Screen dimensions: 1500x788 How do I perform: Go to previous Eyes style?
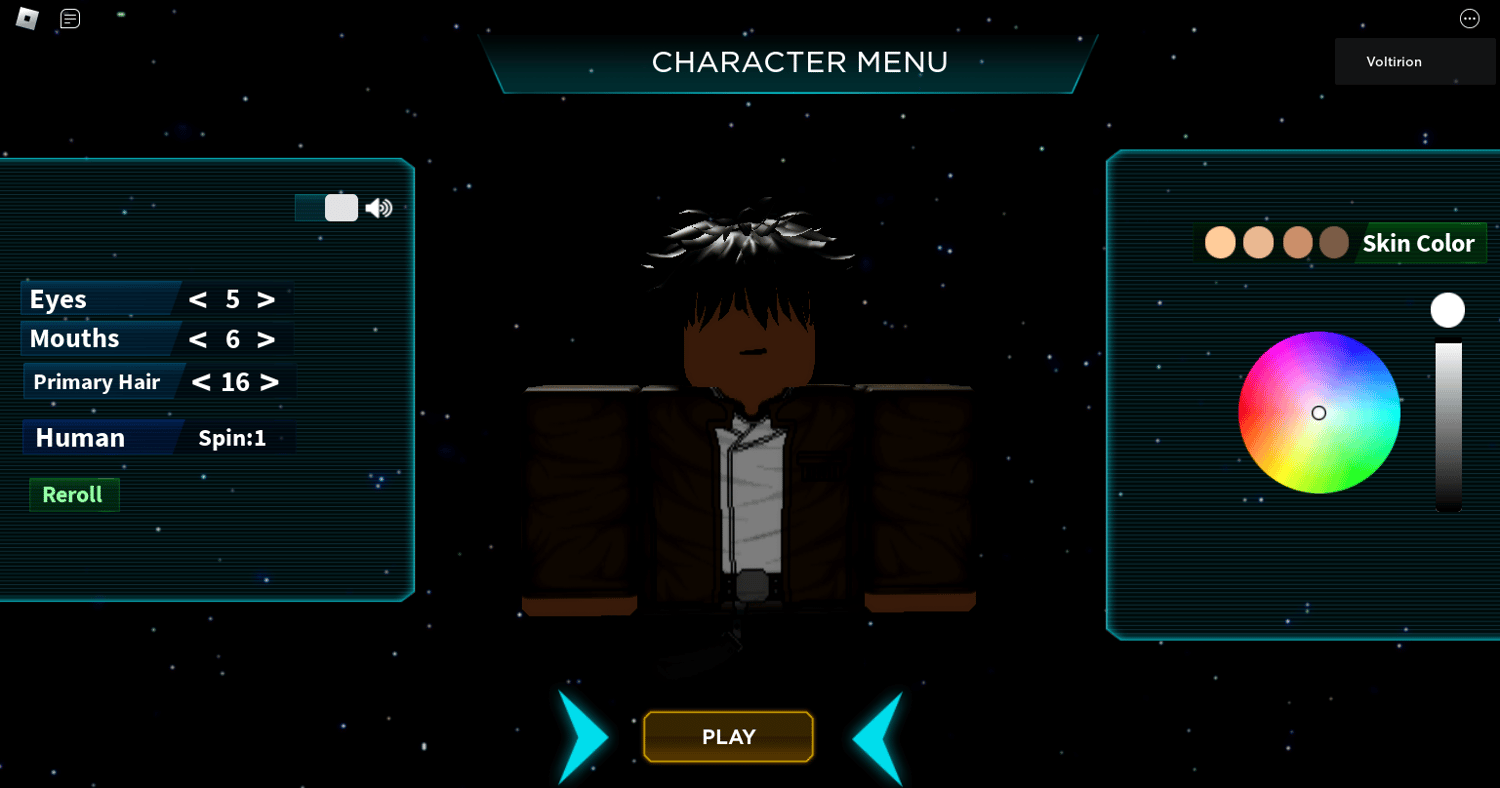pyautogui.click(x=198, y=300)
